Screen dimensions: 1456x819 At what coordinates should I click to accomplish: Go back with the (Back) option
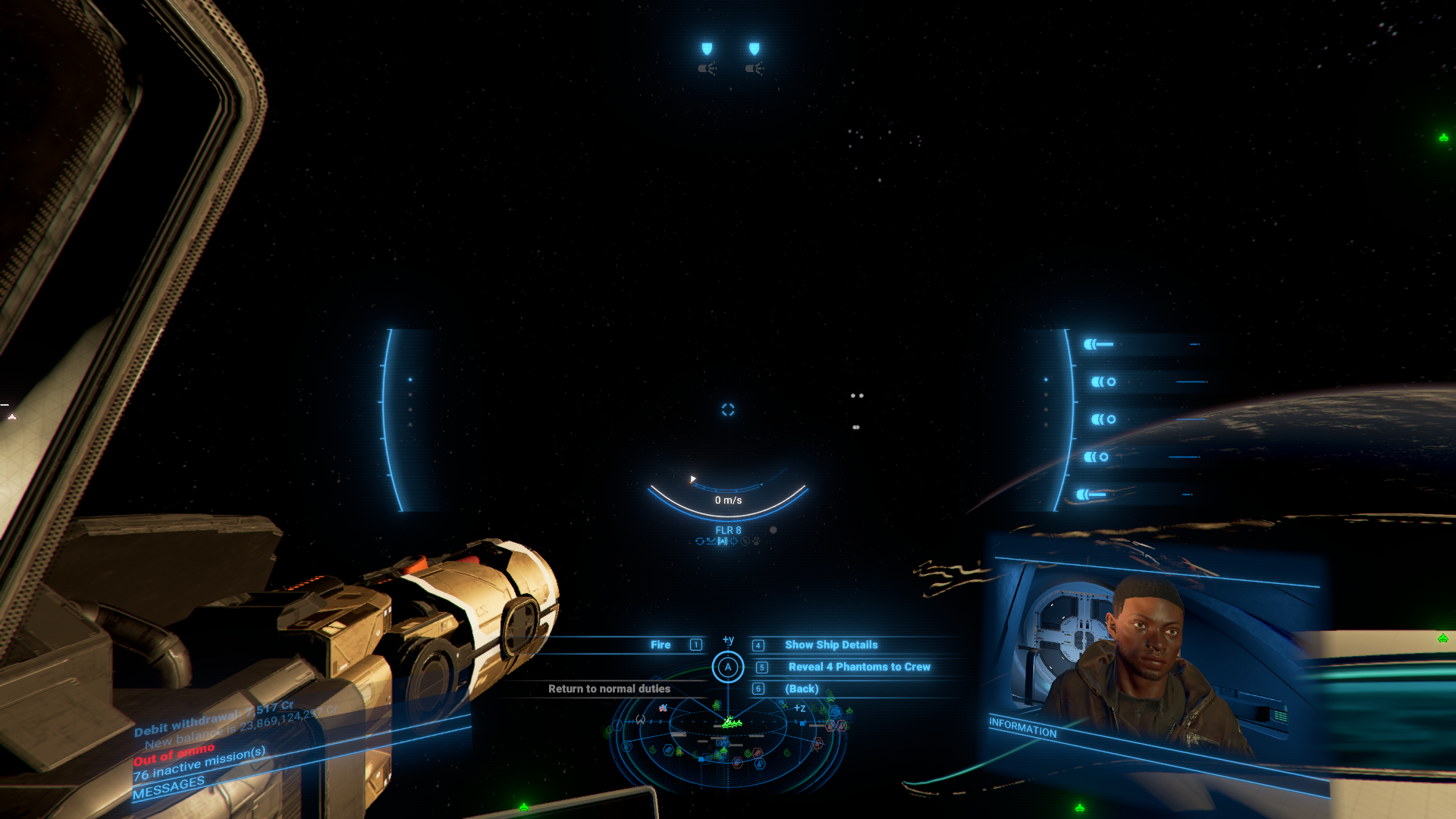(x=801, y=689)
